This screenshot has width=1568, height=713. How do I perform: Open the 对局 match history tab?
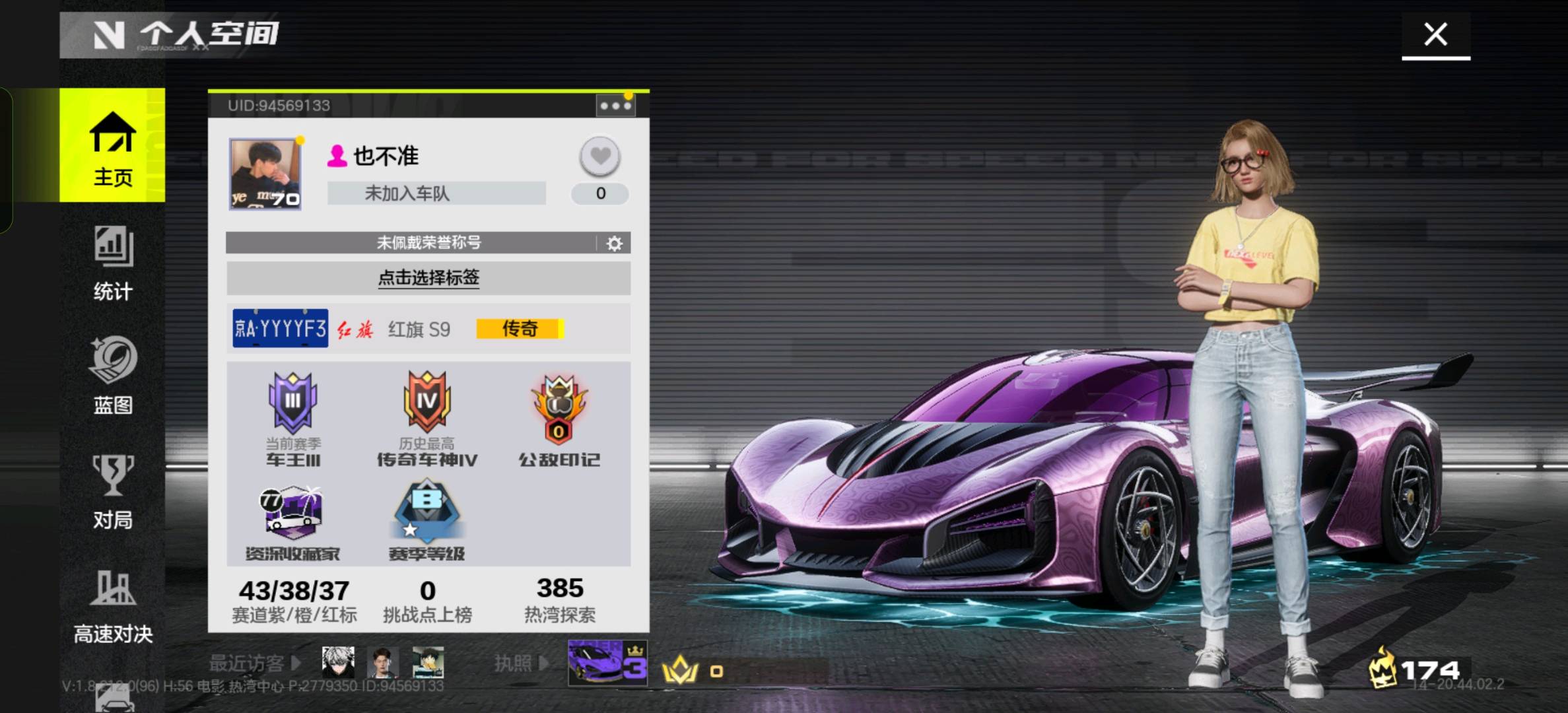coord(112,492)
